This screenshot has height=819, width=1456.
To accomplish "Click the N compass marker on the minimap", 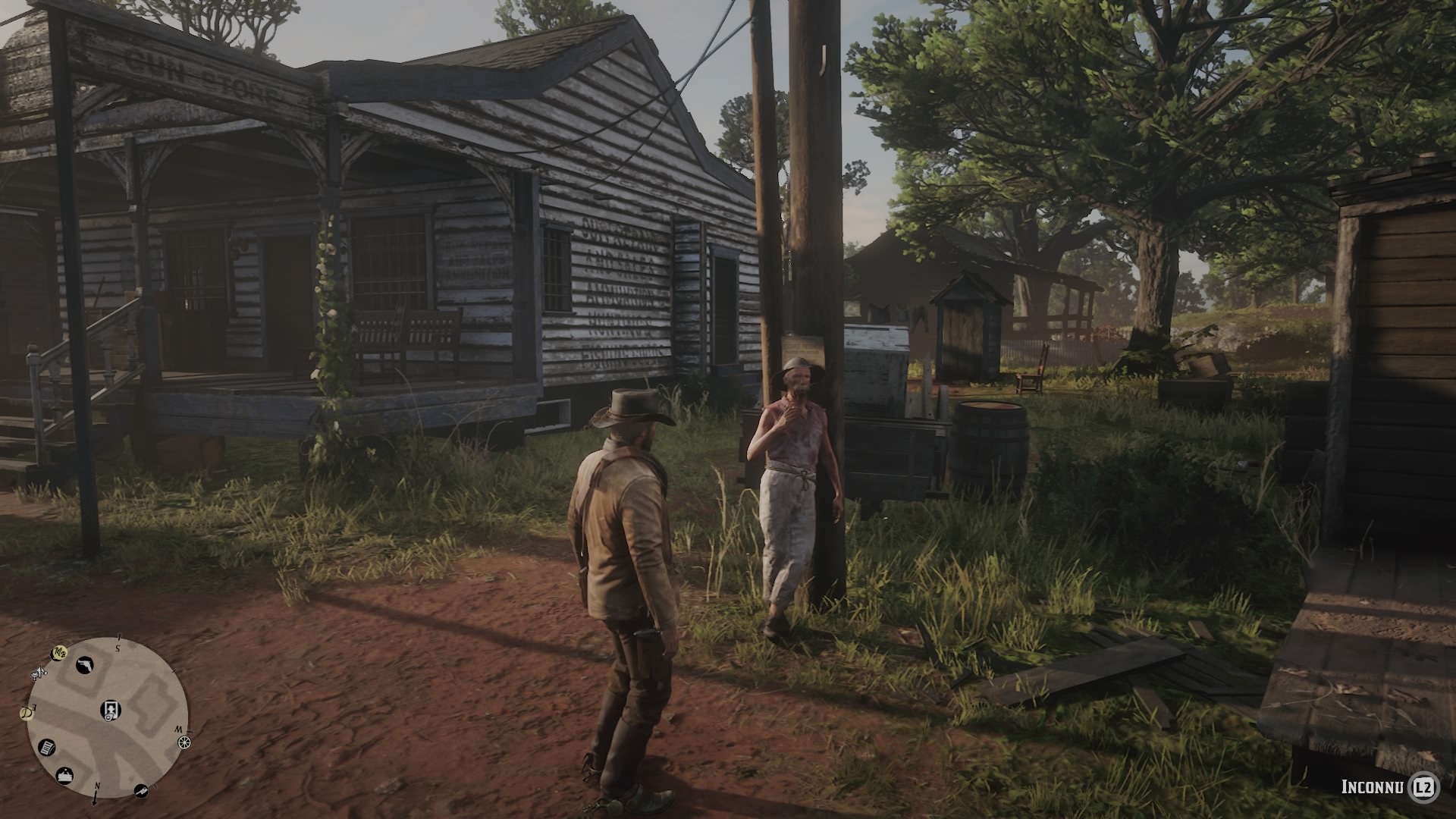I will pos(96,786).
